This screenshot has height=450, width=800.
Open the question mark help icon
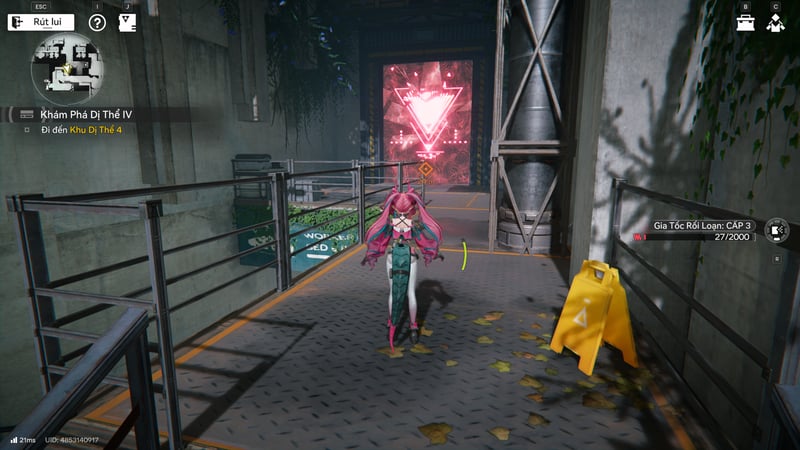pyautogui.click(x=97, y=22)
